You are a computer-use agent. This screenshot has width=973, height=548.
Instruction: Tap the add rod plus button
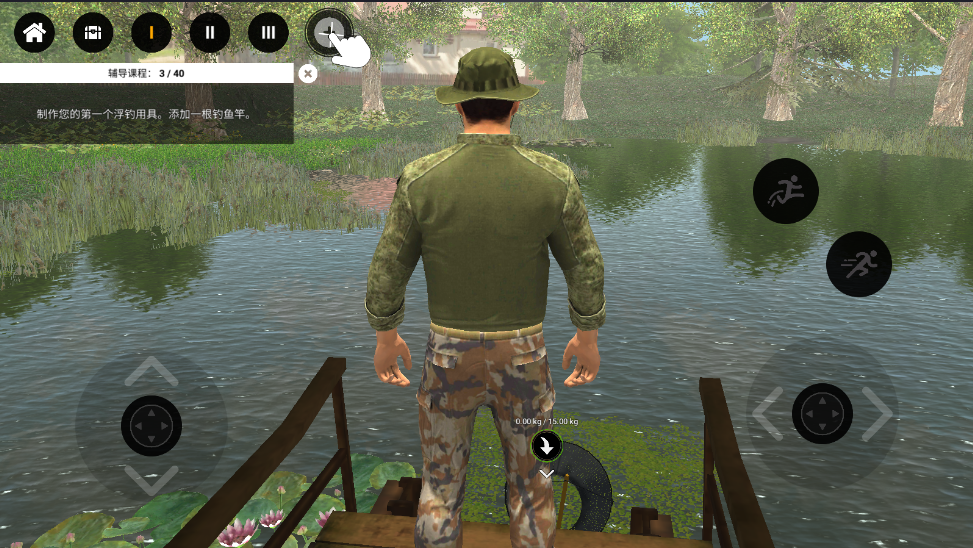click(328, 32)
